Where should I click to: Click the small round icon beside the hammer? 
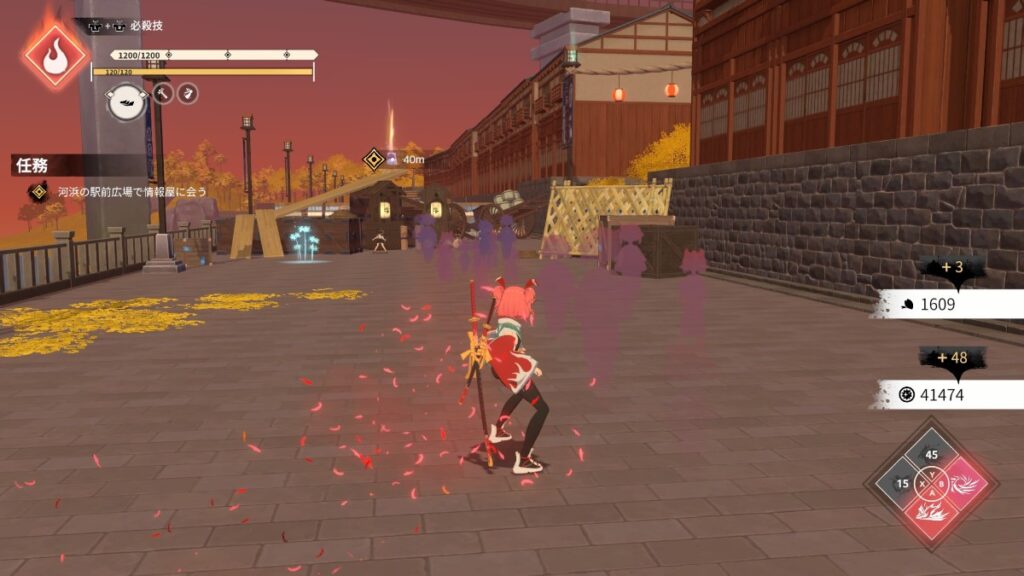click(x=188, y=93)
